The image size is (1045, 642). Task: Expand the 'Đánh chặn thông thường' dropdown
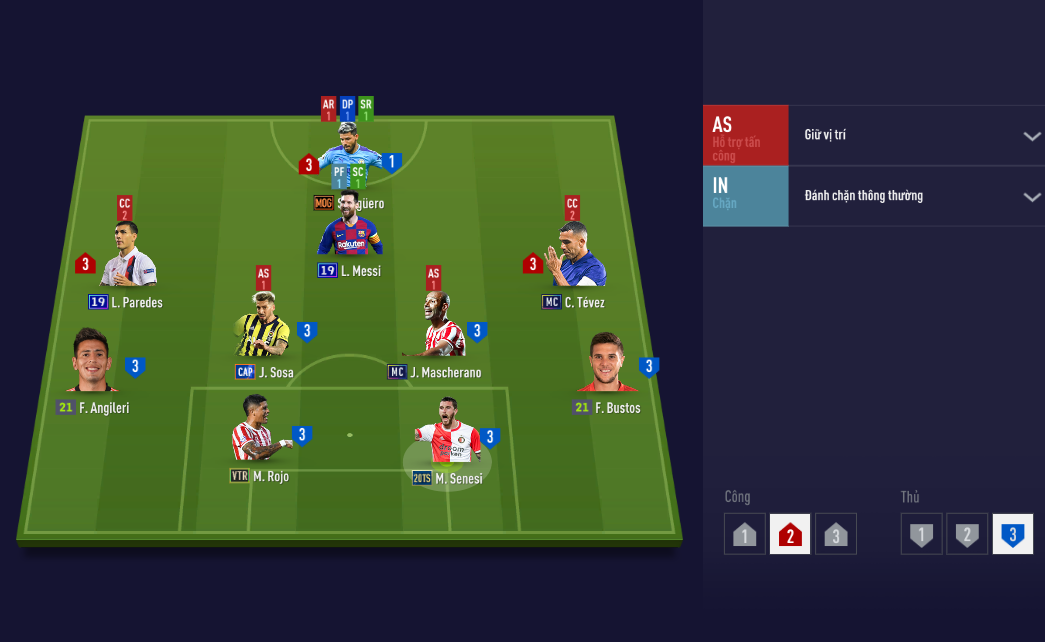1032,197
